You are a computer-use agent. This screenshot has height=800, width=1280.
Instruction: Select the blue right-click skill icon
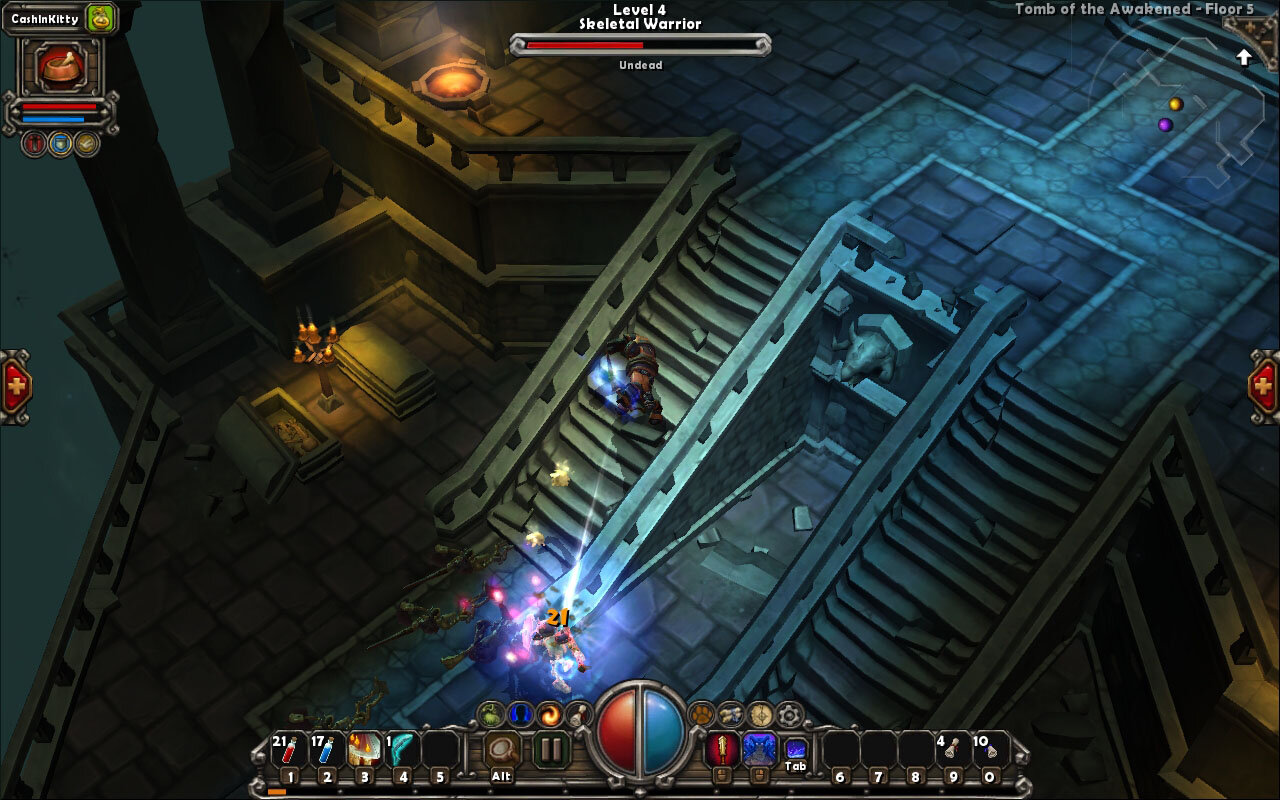(759, 749)
